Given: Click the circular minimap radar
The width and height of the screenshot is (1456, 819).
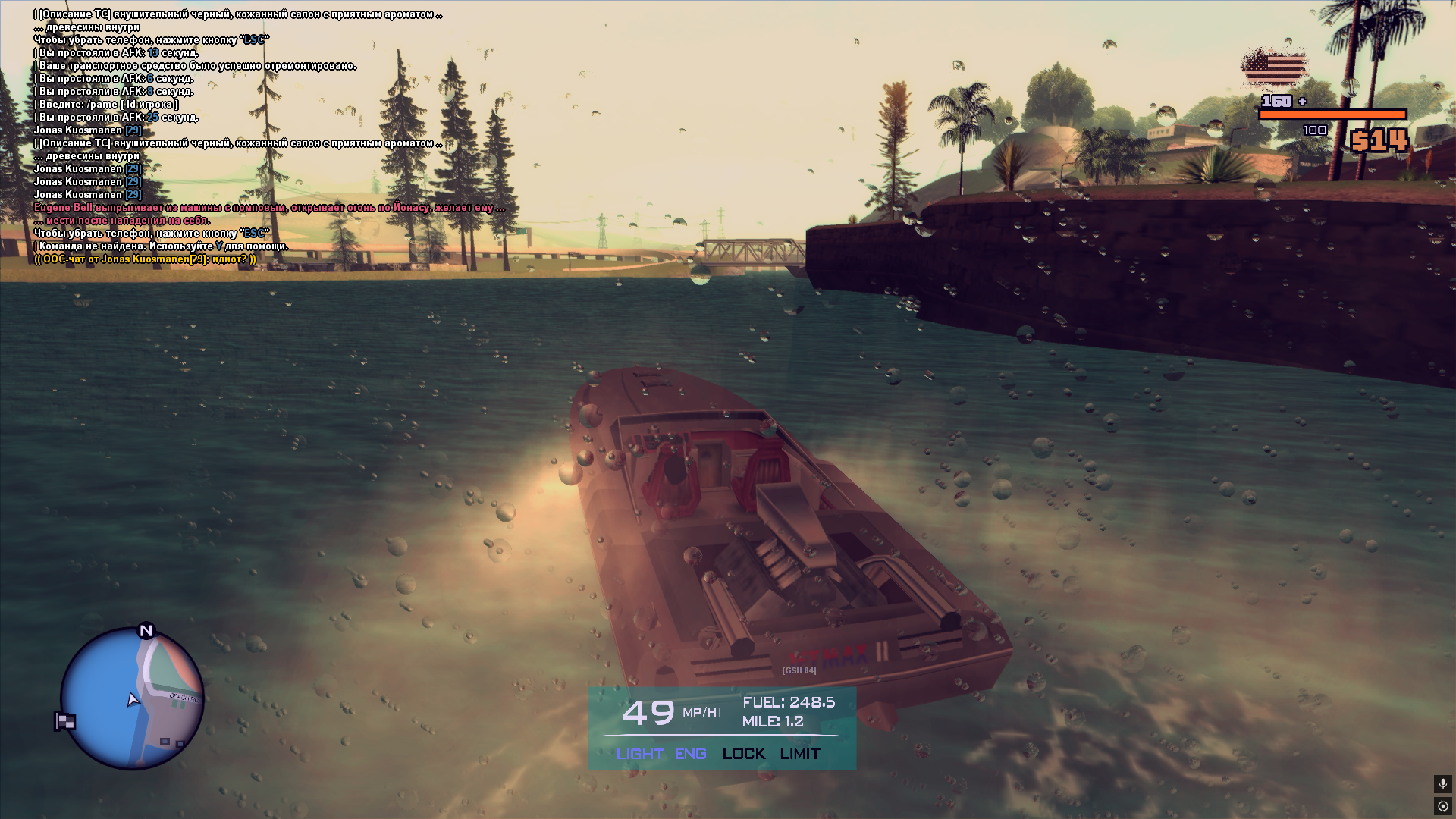Looking at the screenshot, I should (132, 698).
